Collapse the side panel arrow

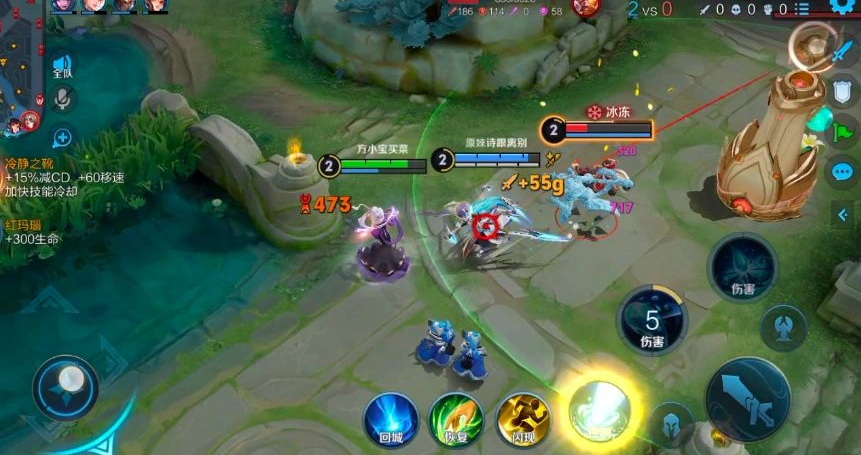(842, 213)
